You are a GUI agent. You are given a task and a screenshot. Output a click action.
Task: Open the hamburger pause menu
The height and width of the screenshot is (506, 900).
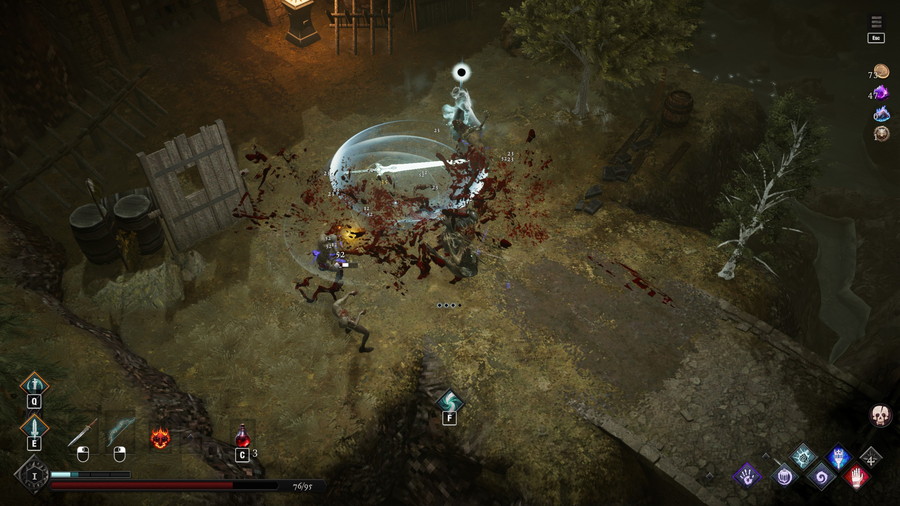(x=876, y=22)
